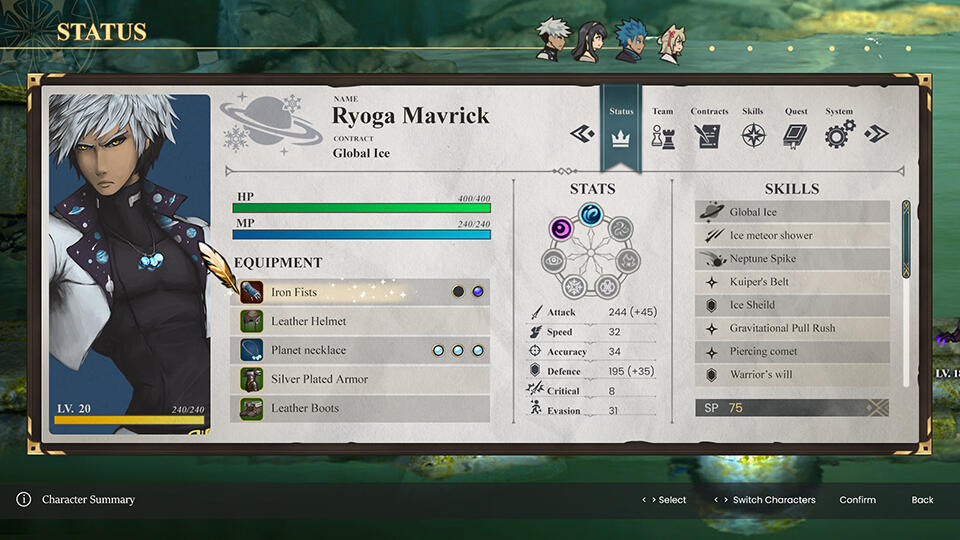The image size is (960, 540).
Task: Choose the Leather Helmet equipment row
Action: click(360, 321)
